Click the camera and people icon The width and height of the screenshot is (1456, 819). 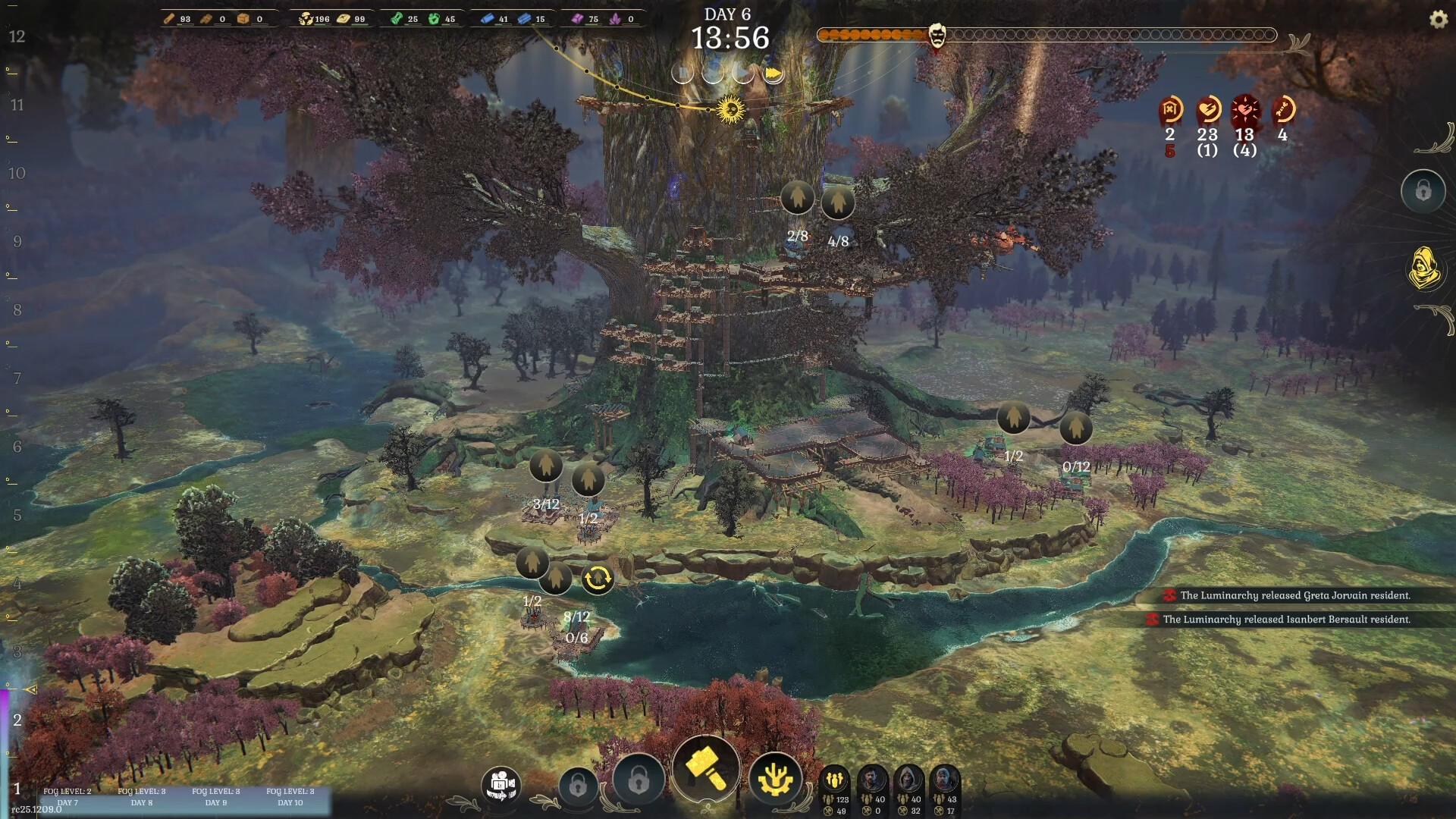501,783
